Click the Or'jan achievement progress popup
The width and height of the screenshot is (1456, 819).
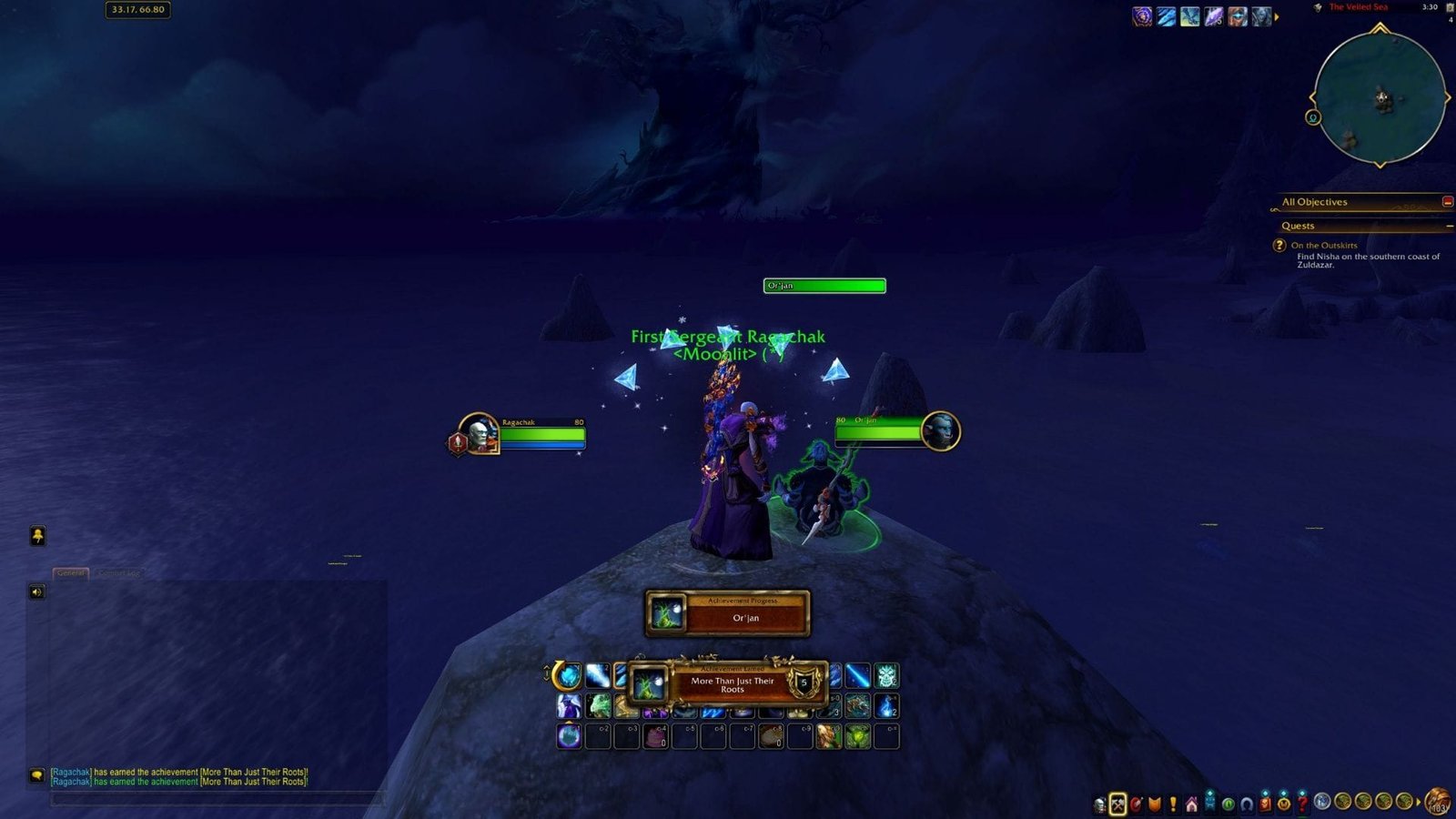[728, 613]
